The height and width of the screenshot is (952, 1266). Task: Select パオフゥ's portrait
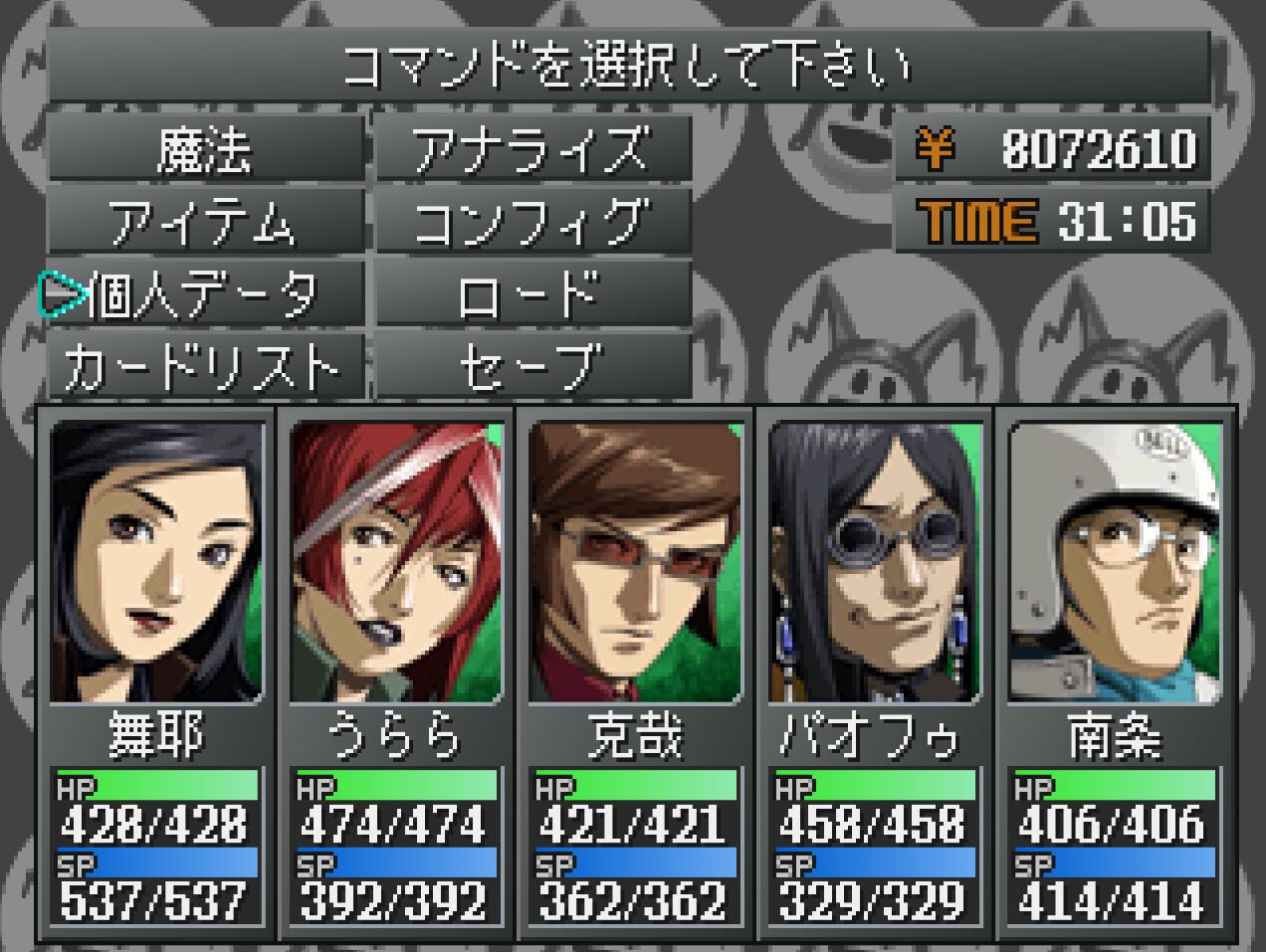(x=875, y=562)
